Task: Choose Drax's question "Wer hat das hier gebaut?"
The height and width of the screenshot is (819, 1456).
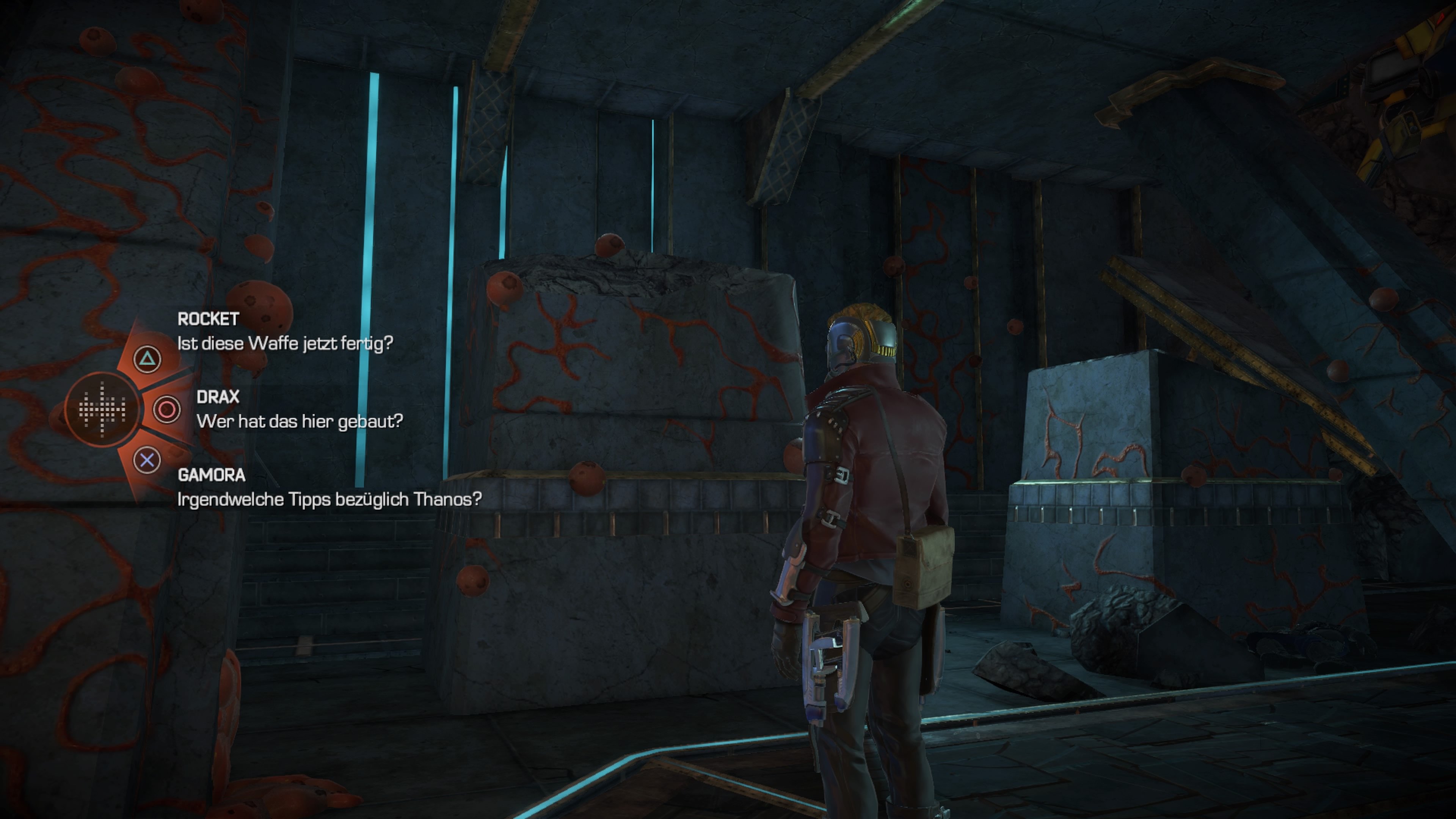Action: 300,421
